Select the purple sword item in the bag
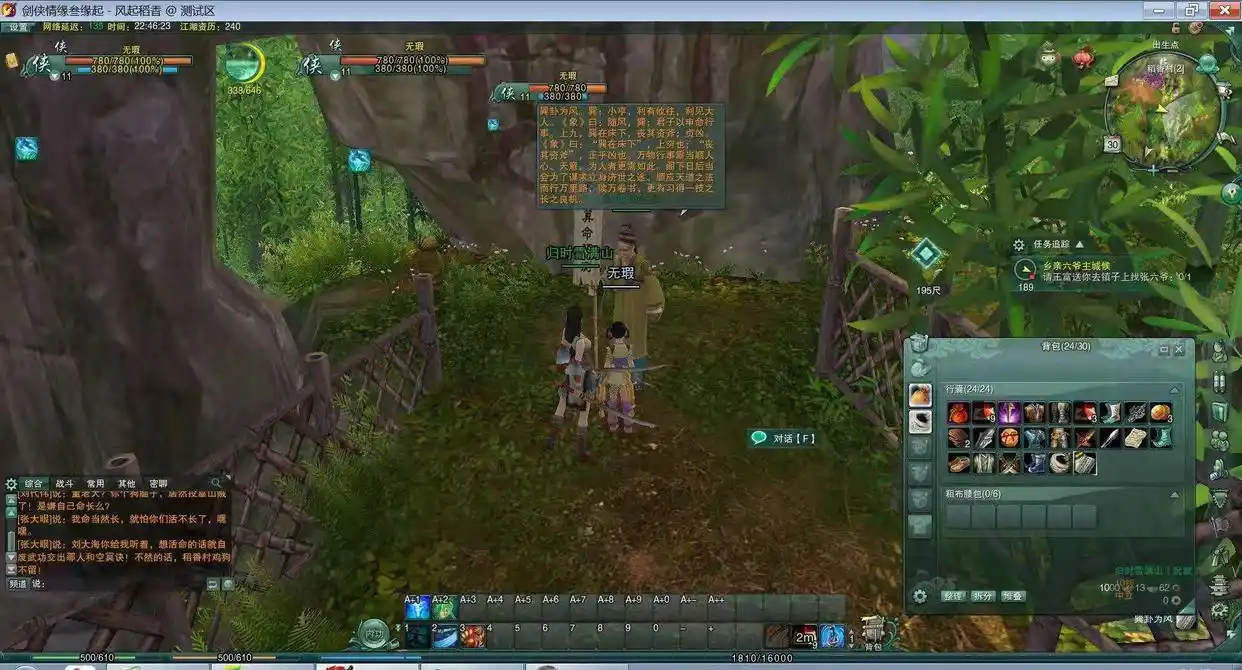 point(1008,413)
